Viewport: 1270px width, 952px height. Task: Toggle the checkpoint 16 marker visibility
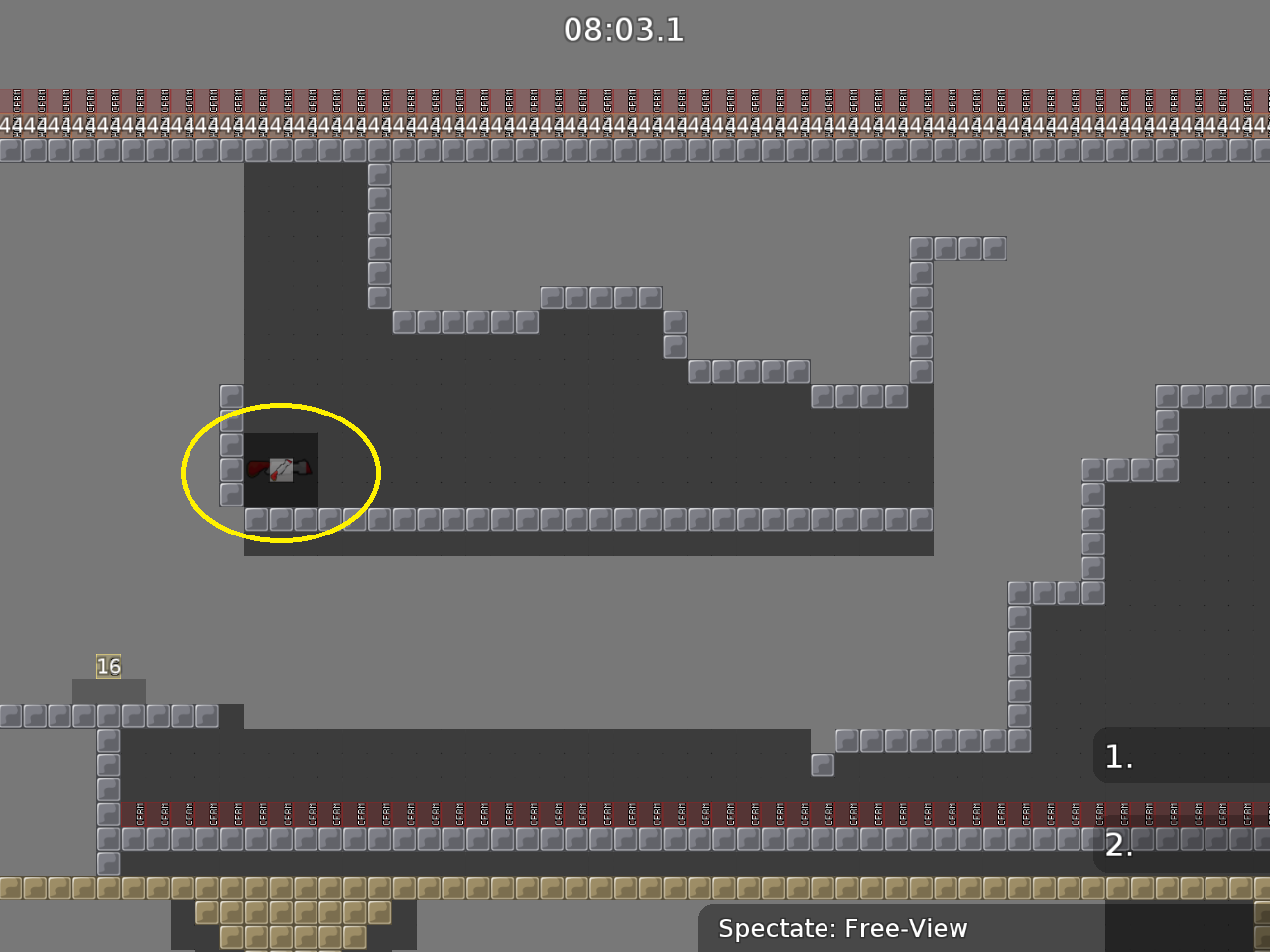click(x=109, y=666)
